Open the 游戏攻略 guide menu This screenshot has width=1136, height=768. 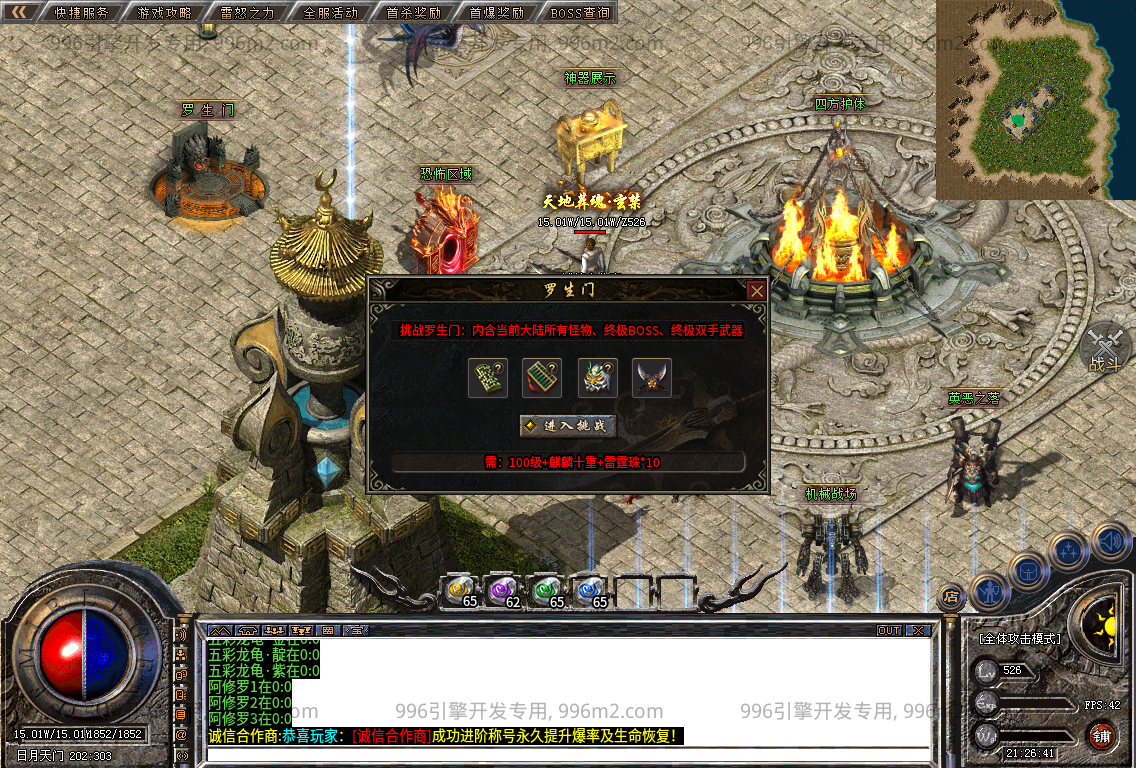pyautogui.click(x=163, y=13)
